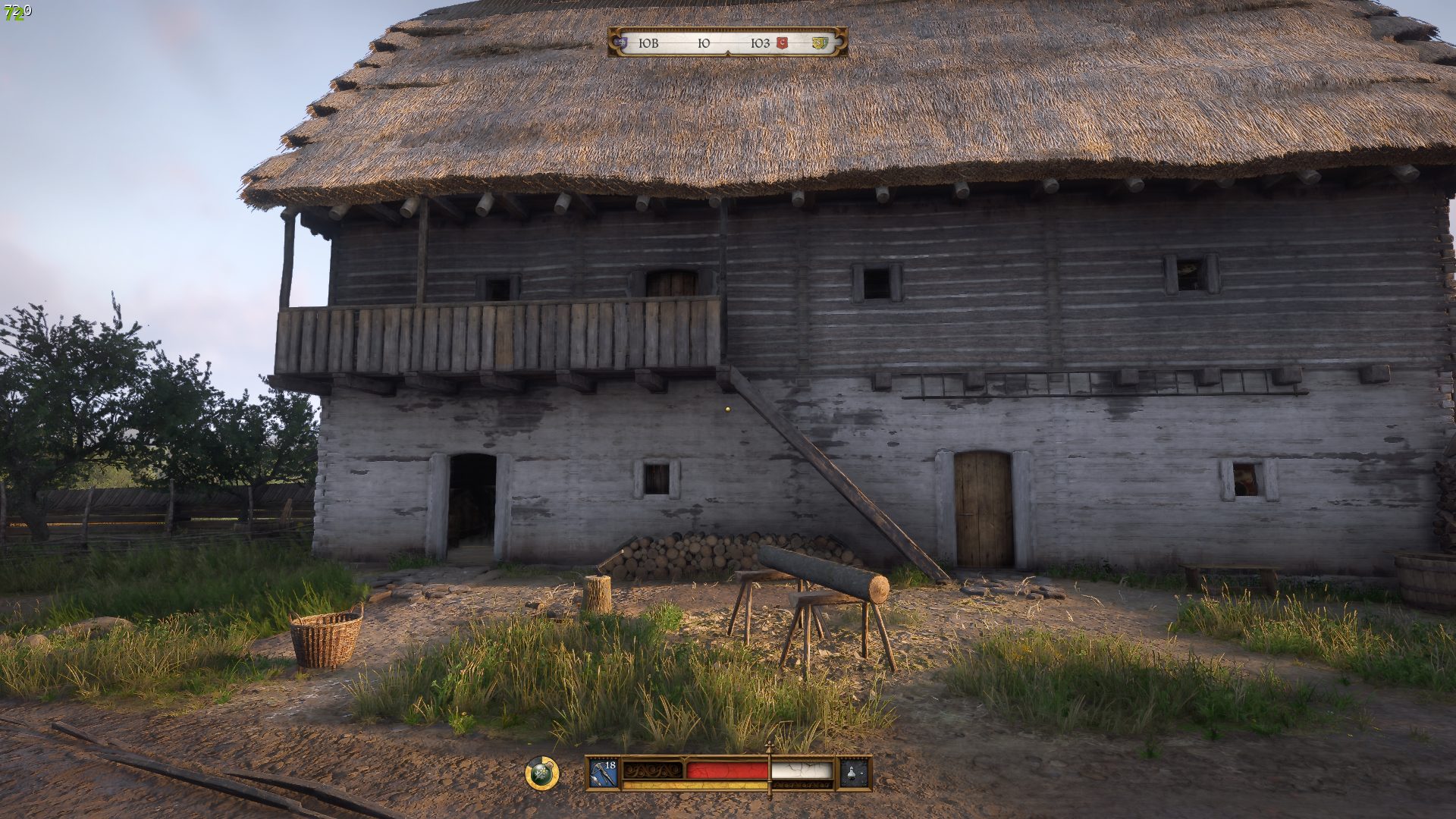Click the crossbow weapon slot showing 18 bolts

604,773
